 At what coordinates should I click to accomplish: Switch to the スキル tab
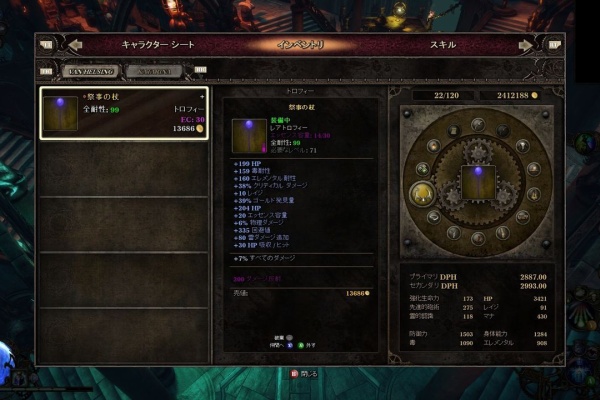coord(443,45)
